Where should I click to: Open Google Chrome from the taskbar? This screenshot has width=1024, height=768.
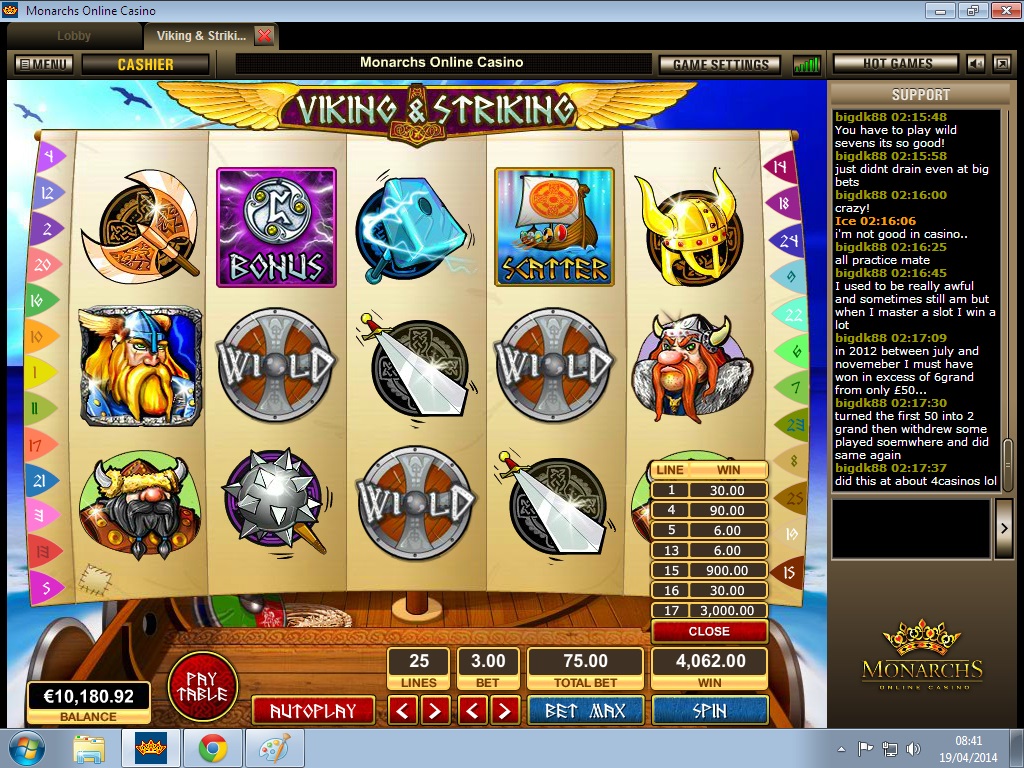(211, 748)
